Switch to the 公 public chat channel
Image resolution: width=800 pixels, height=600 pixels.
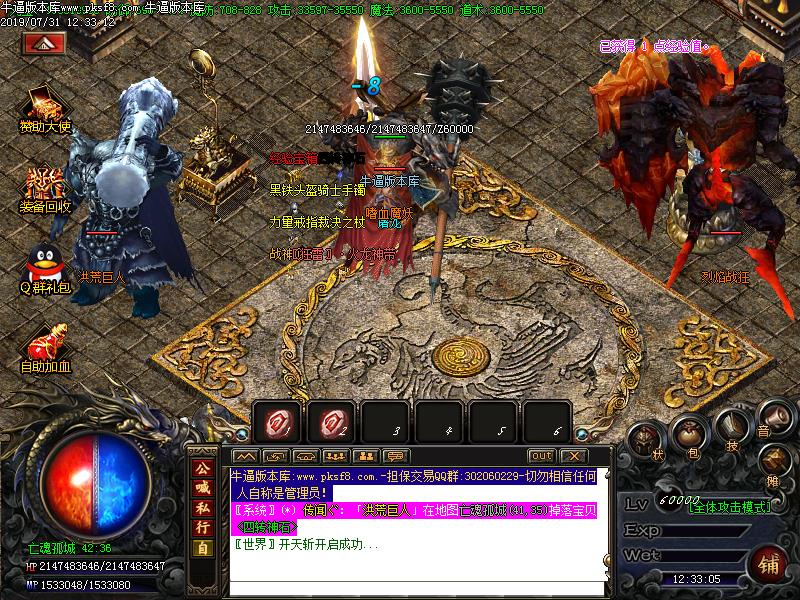(203, 469)
